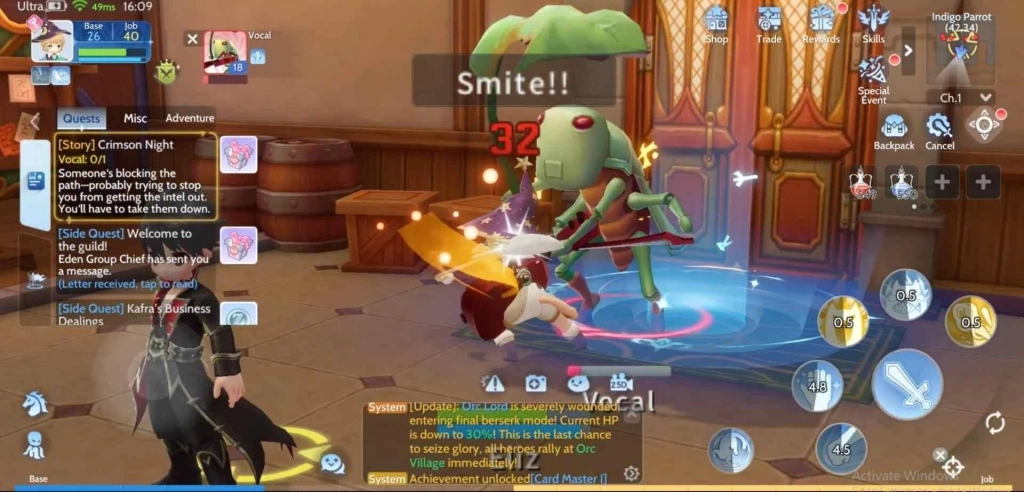Use the blue mana potion

(x=902, y=182)
